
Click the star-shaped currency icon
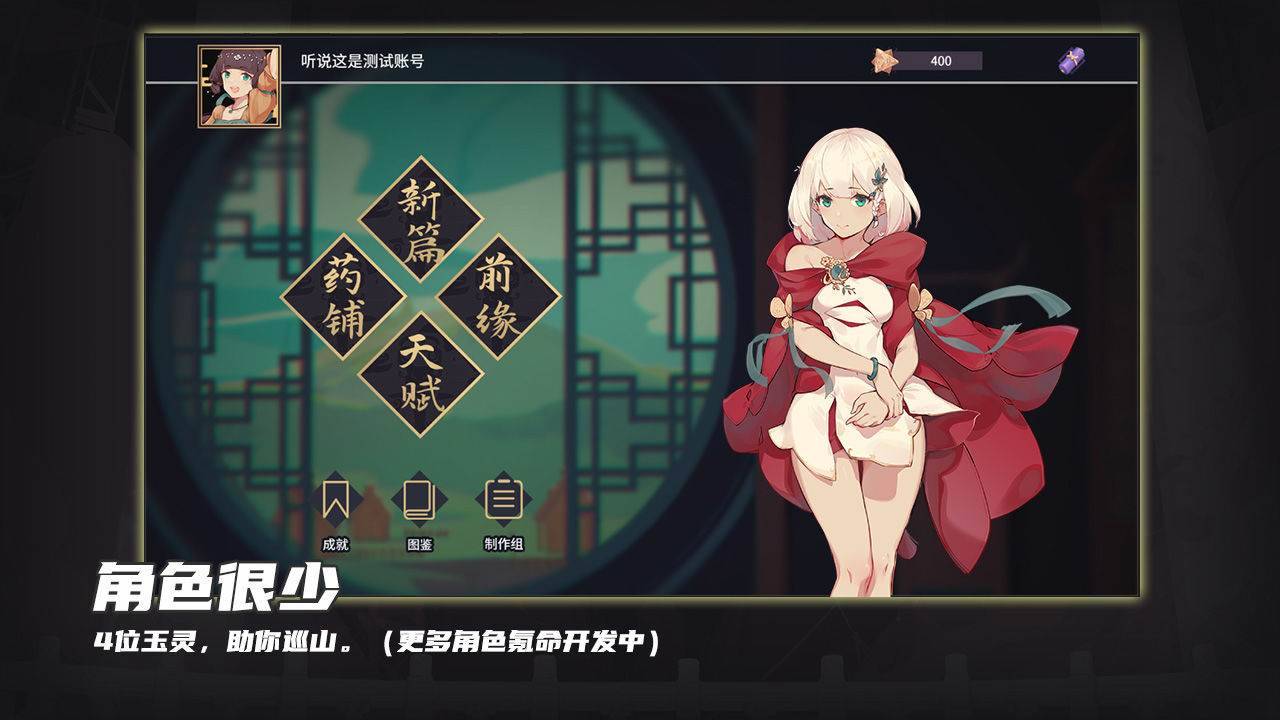(886, 62)
